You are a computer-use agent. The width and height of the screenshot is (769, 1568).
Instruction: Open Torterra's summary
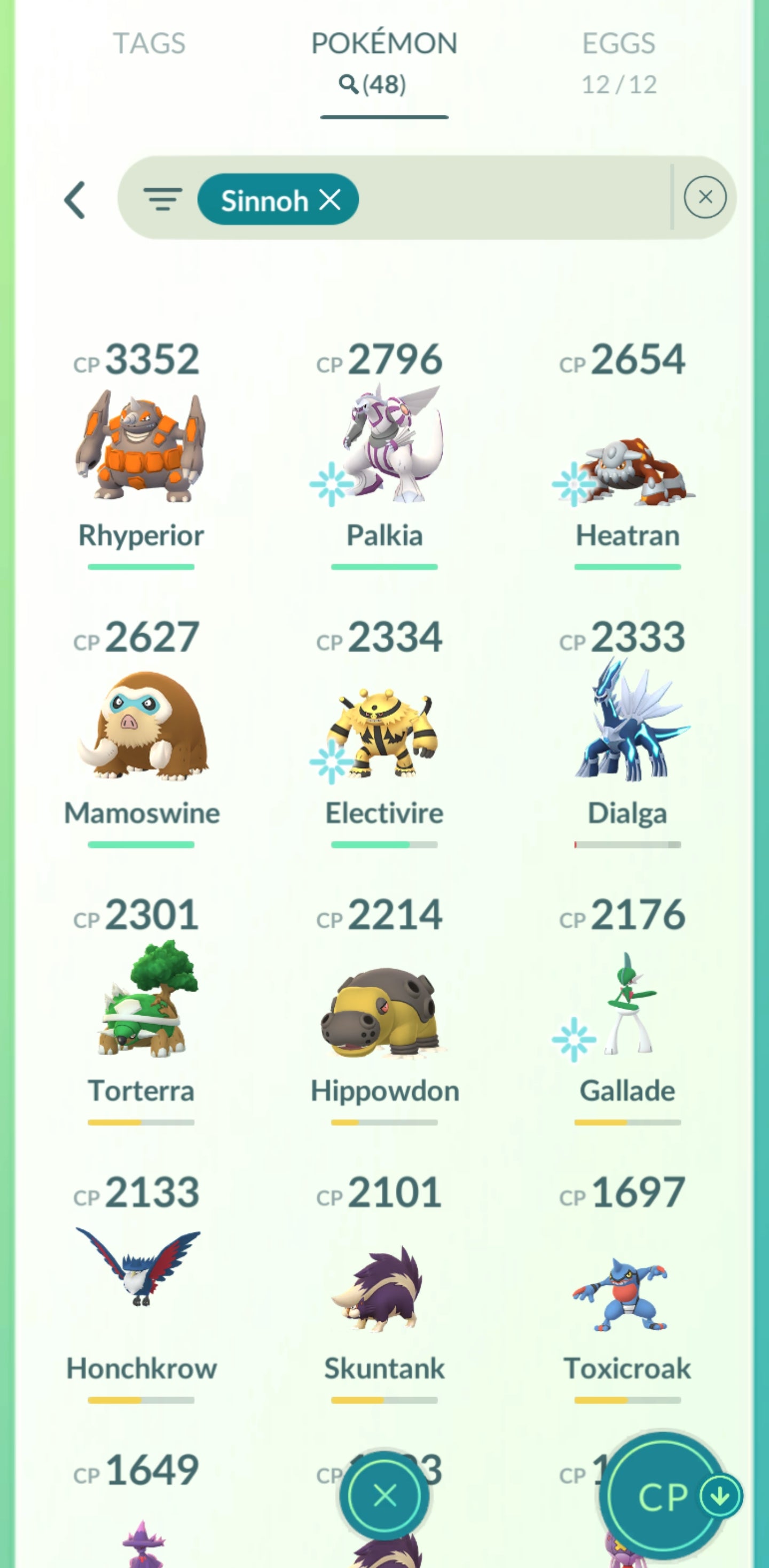(x=141, y=1003)
